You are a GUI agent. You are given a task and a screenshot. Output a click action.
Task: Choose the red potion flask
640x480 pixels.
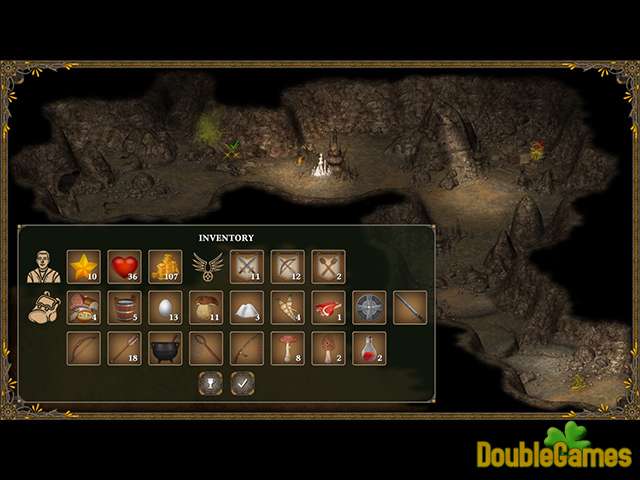[x=369, y=348]
